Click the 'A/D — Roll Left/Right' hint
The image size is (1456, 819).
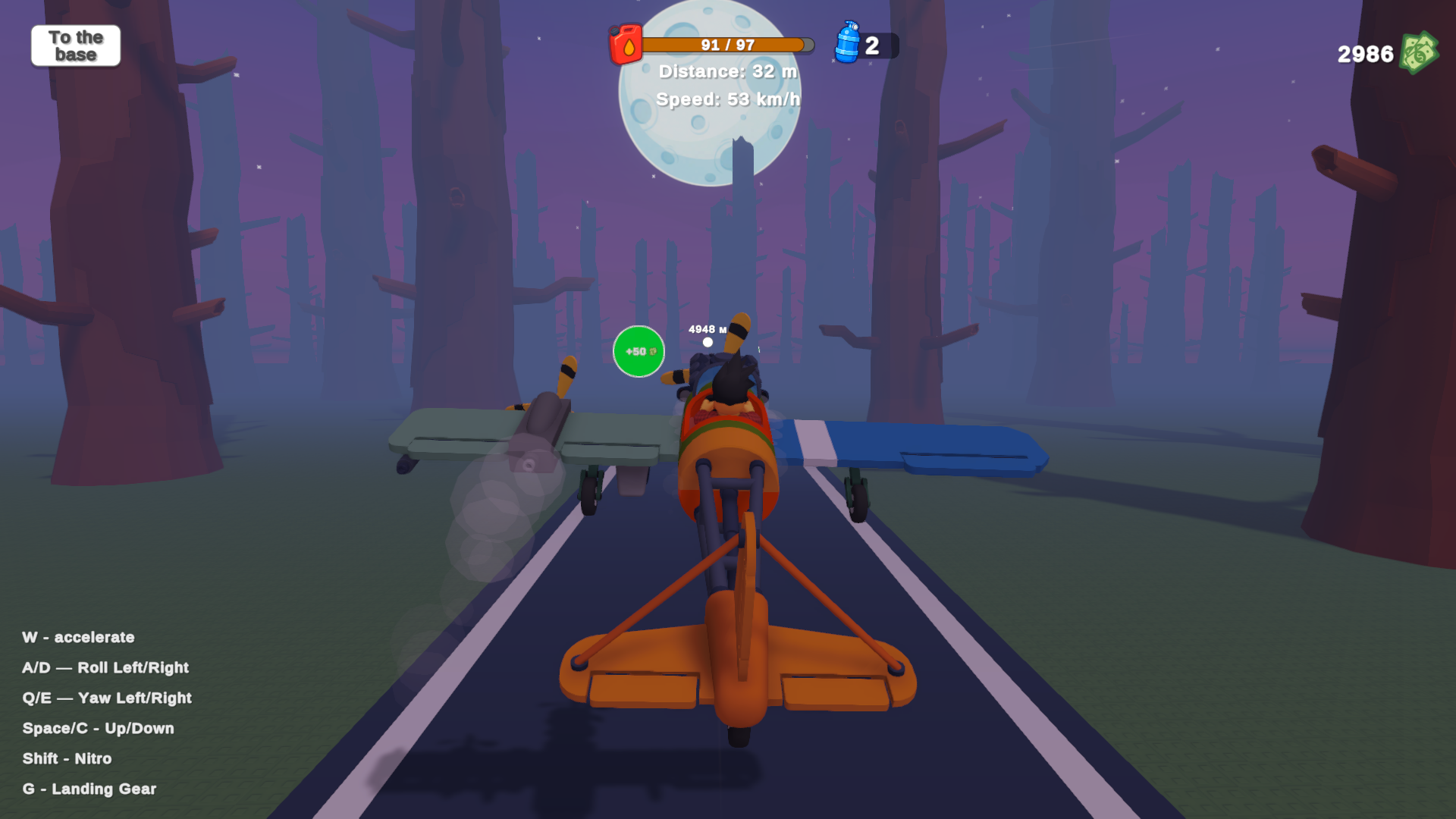(105, 667)
